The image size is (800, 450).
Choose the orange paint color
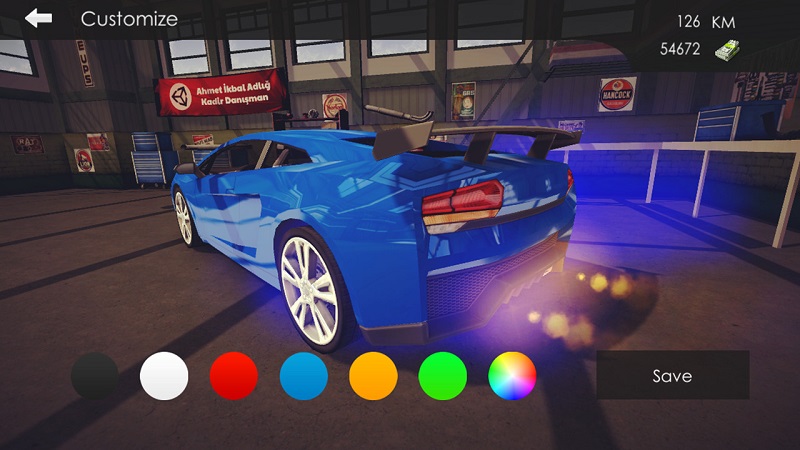pos(373,376)
